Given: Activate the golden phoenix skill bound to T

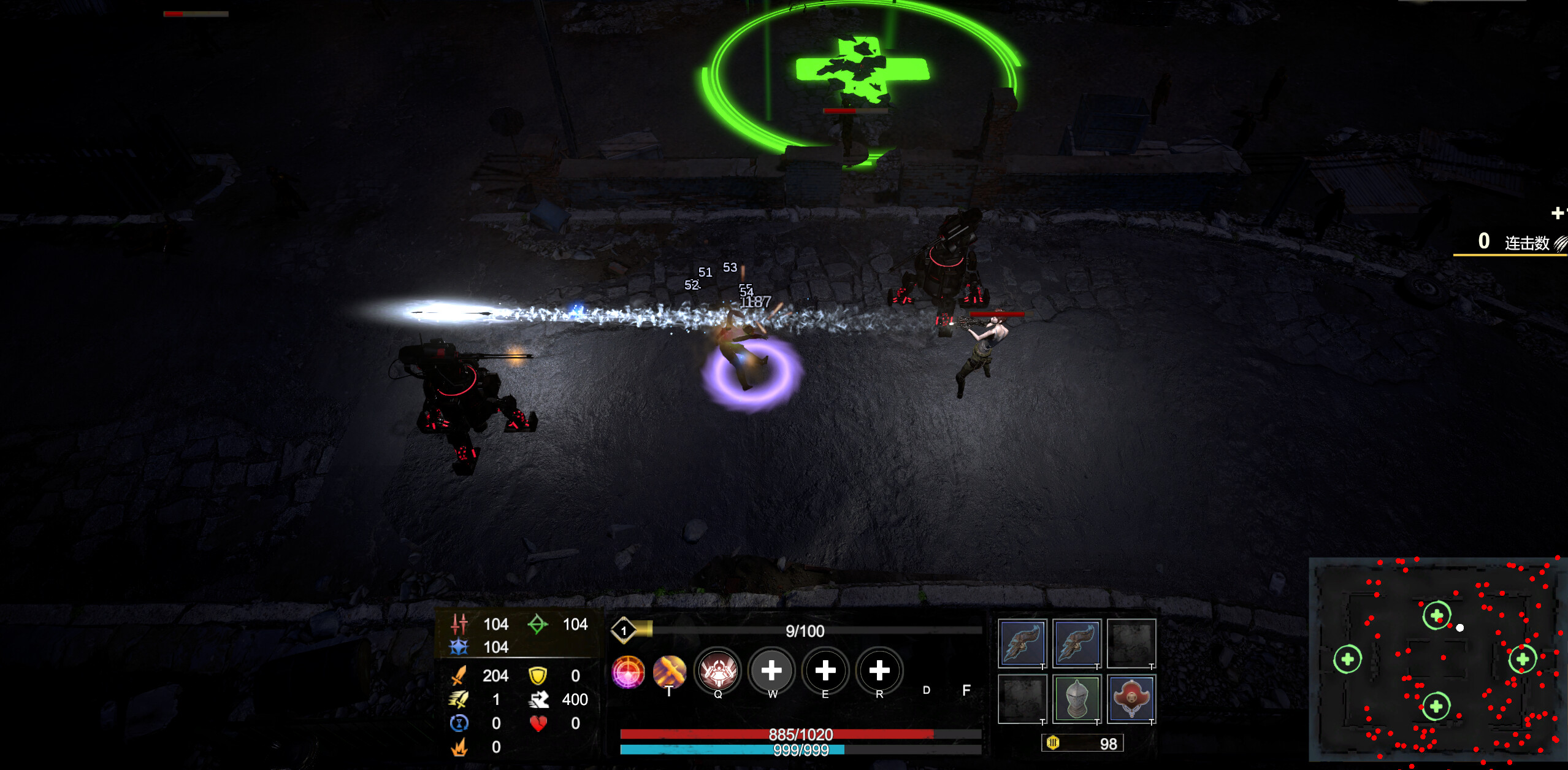Looking at the screenshot, I should pos(671,672).
